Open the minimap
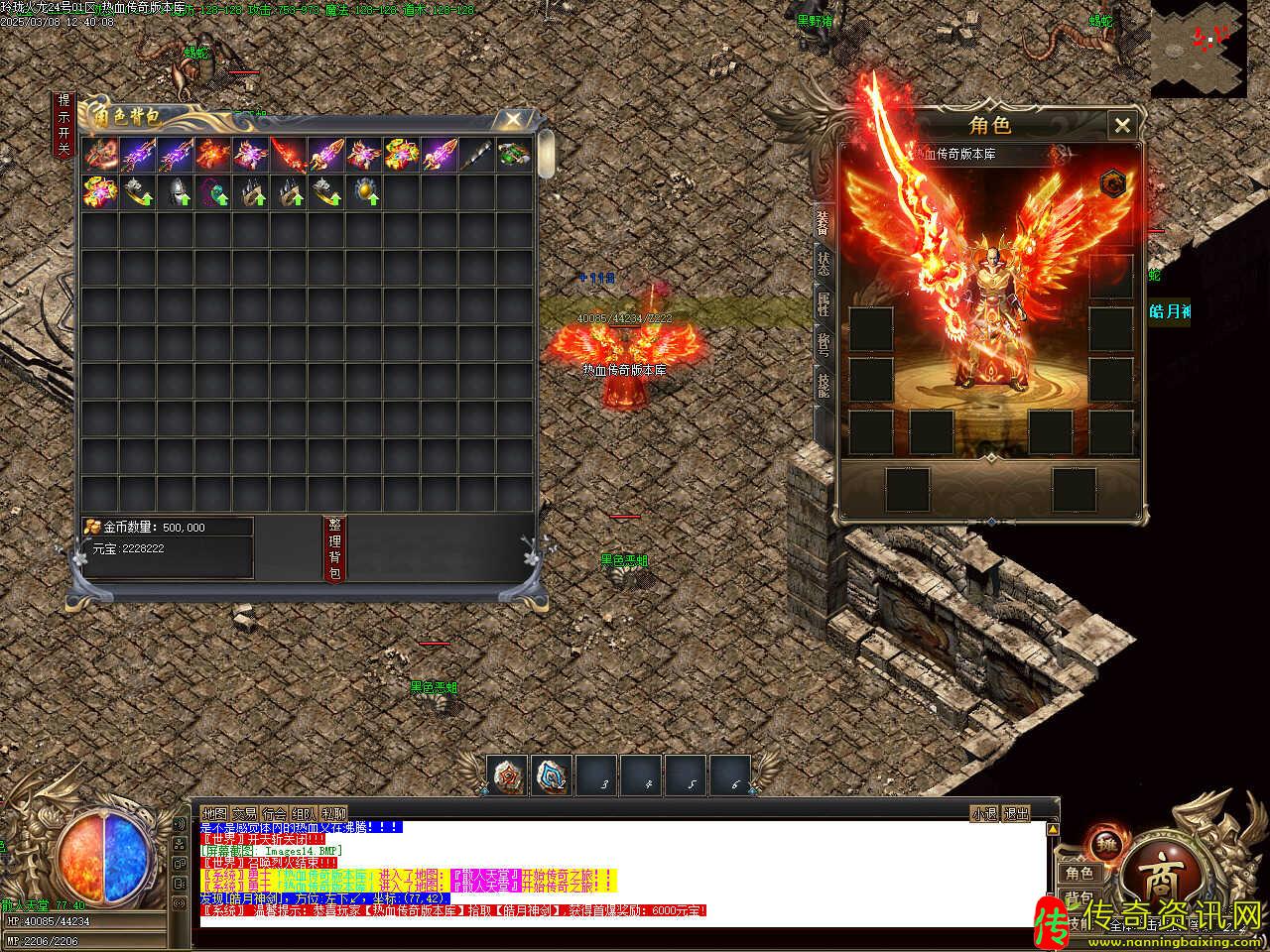This screenshot has width=1270, height=952. [1199, 49]
